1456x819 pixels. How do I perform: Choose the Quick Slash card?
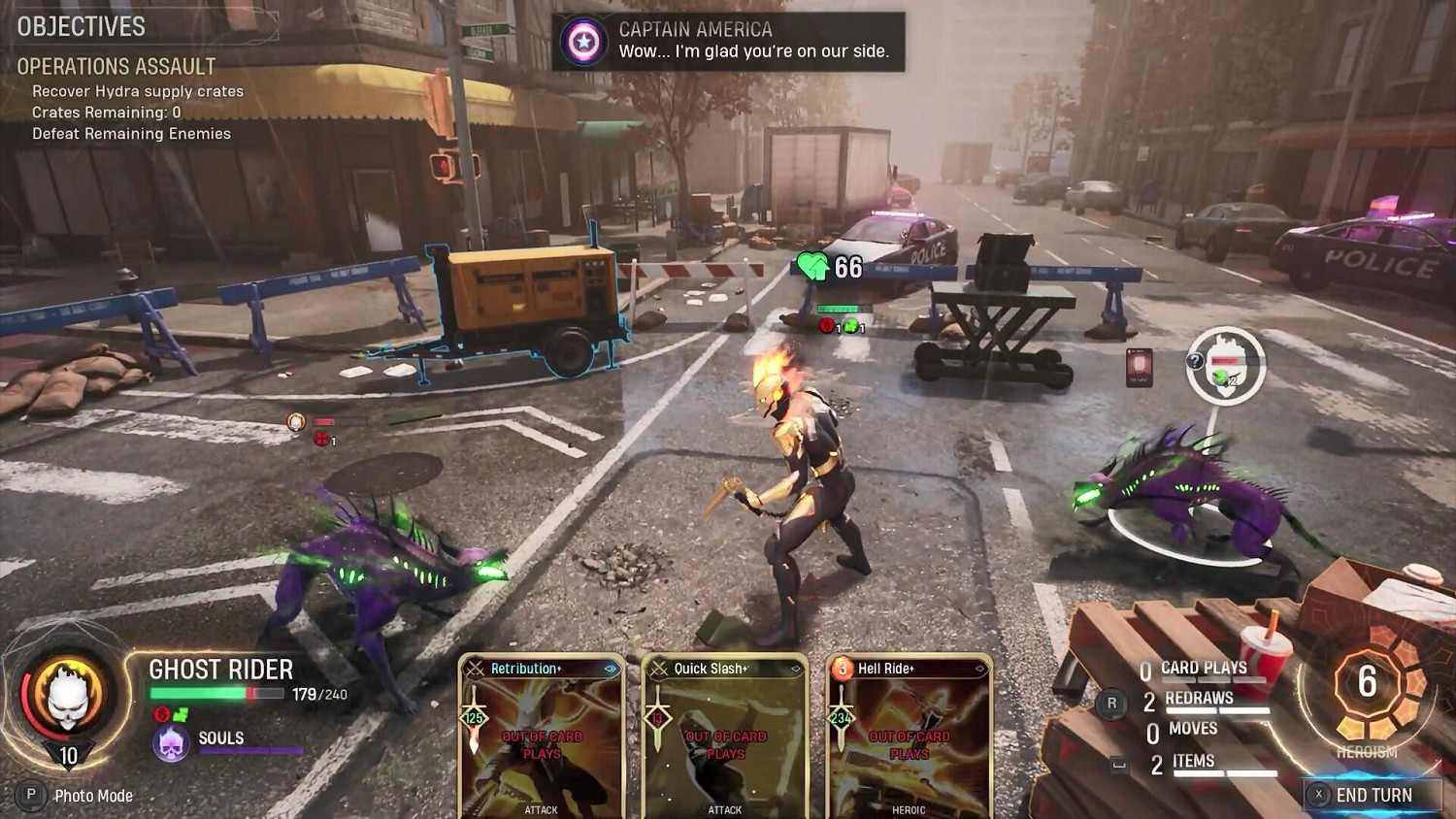724,737
